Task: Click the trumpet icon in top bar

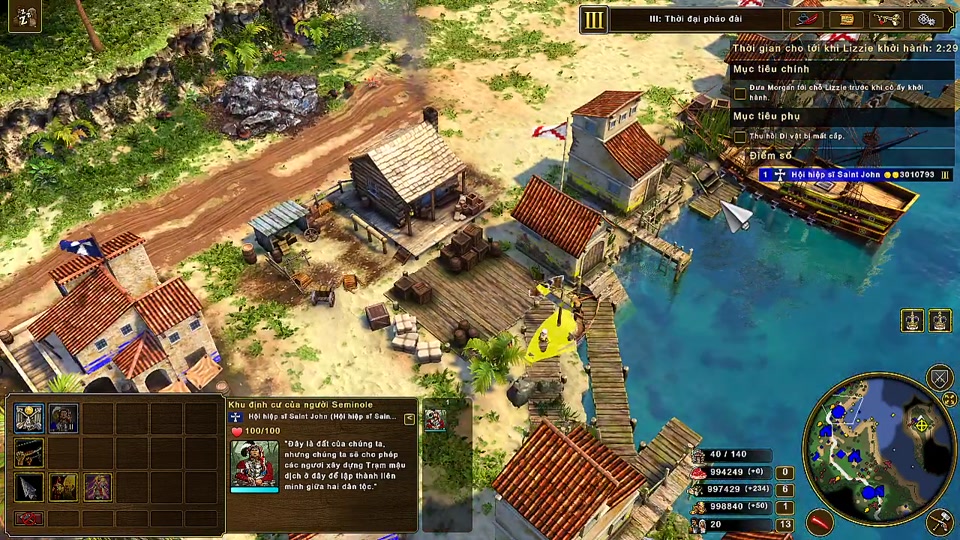Action: [x=887, y=19]
